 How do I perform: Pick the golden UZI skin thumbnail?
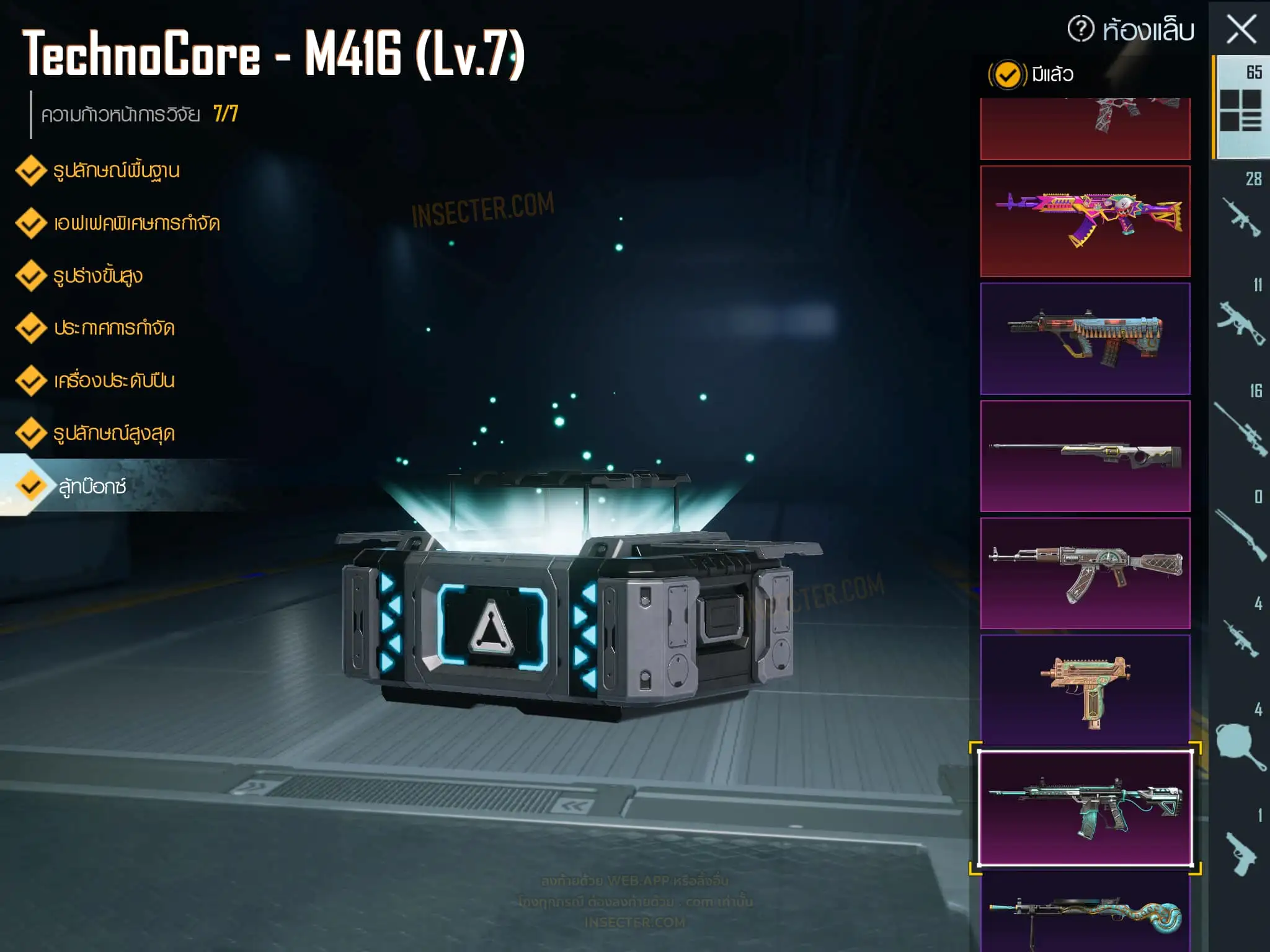tap(1085, 690)
